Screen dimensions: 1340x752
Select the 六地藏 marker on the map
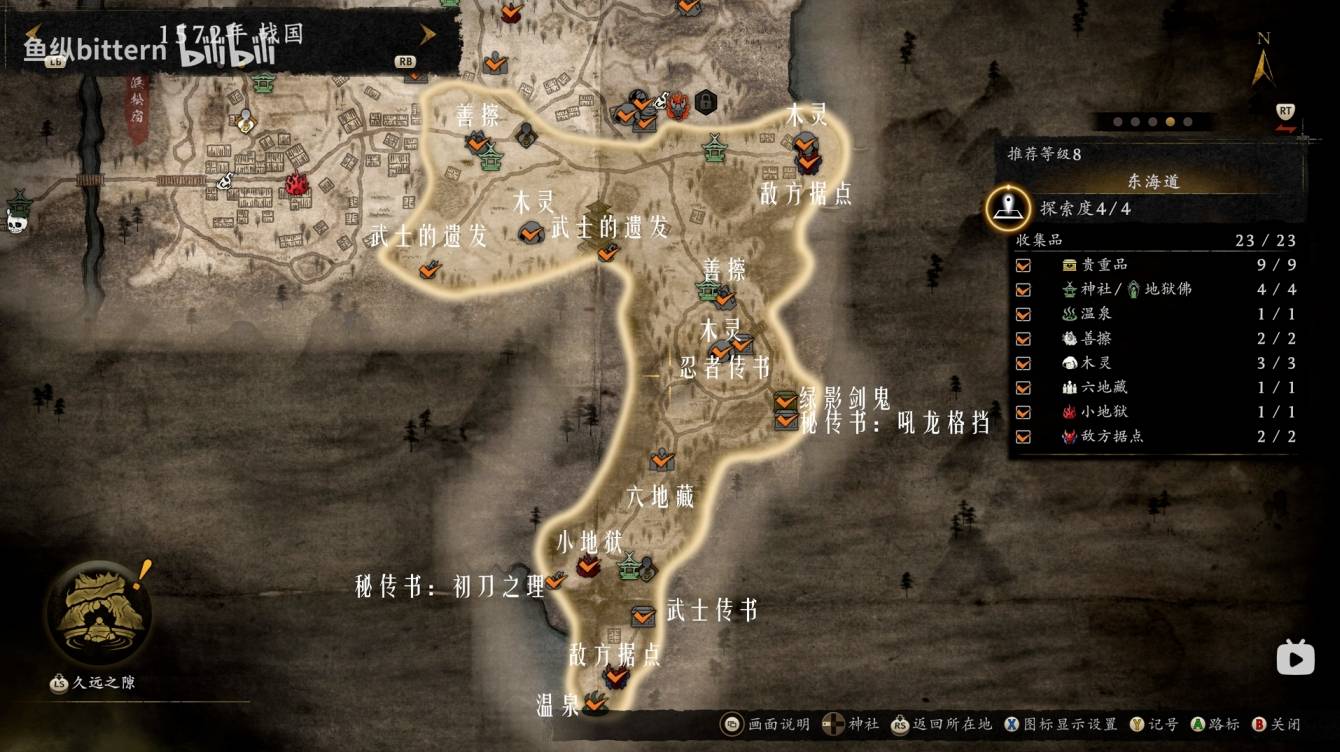[661, 460]
